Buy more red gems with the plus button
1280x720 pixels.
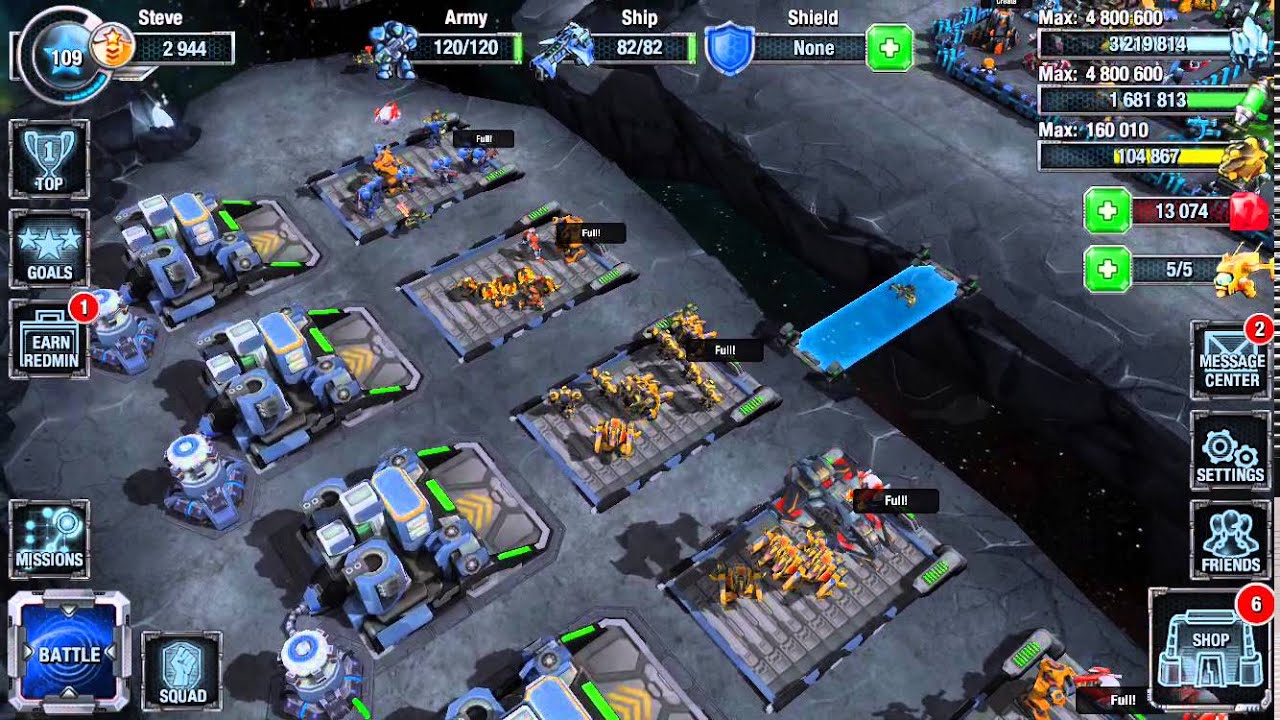point(1107,211)
